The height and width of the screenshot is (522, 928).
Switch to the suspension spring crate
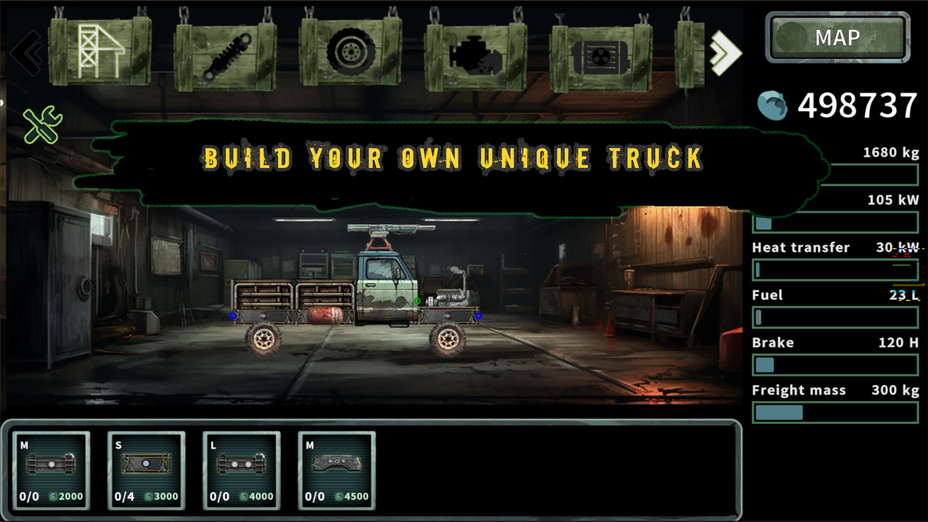(225, 56)
